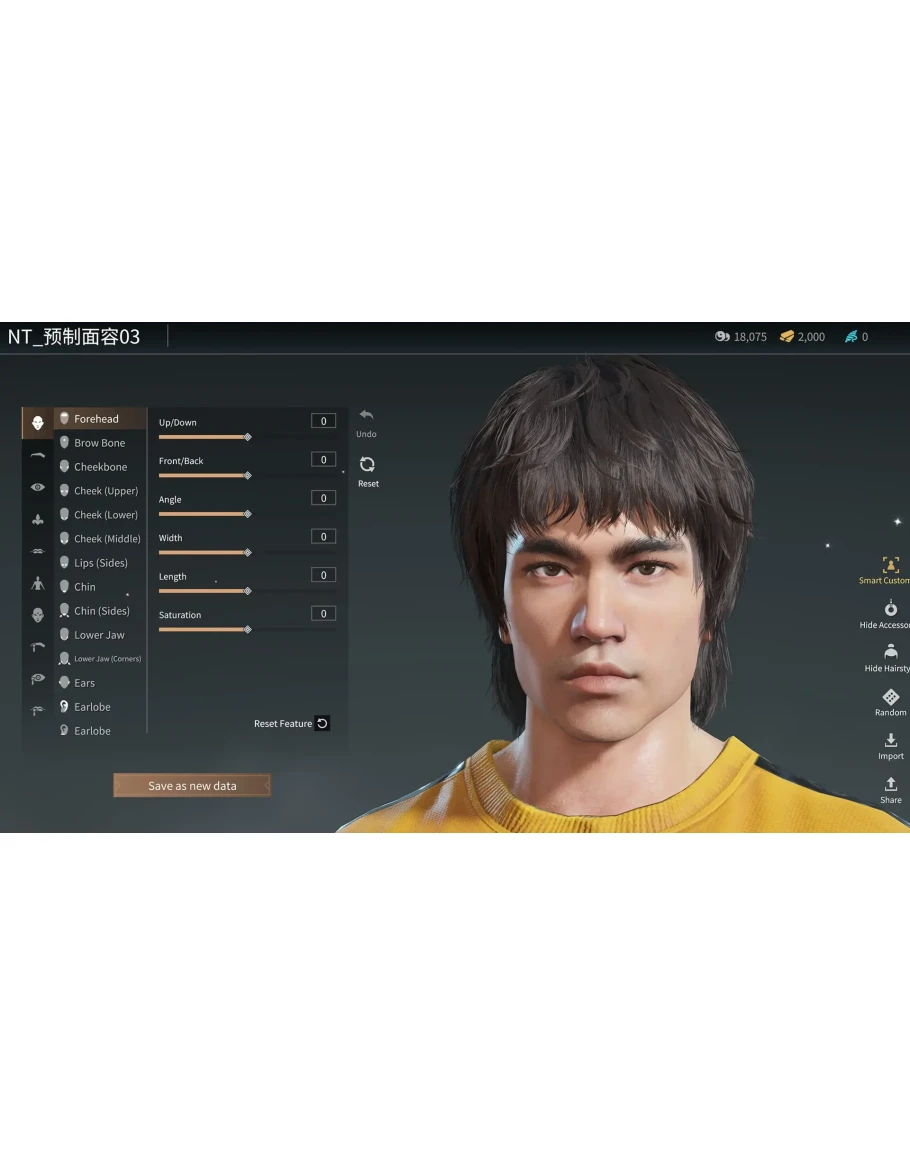Select the Ears feature

tap(84, 683)
